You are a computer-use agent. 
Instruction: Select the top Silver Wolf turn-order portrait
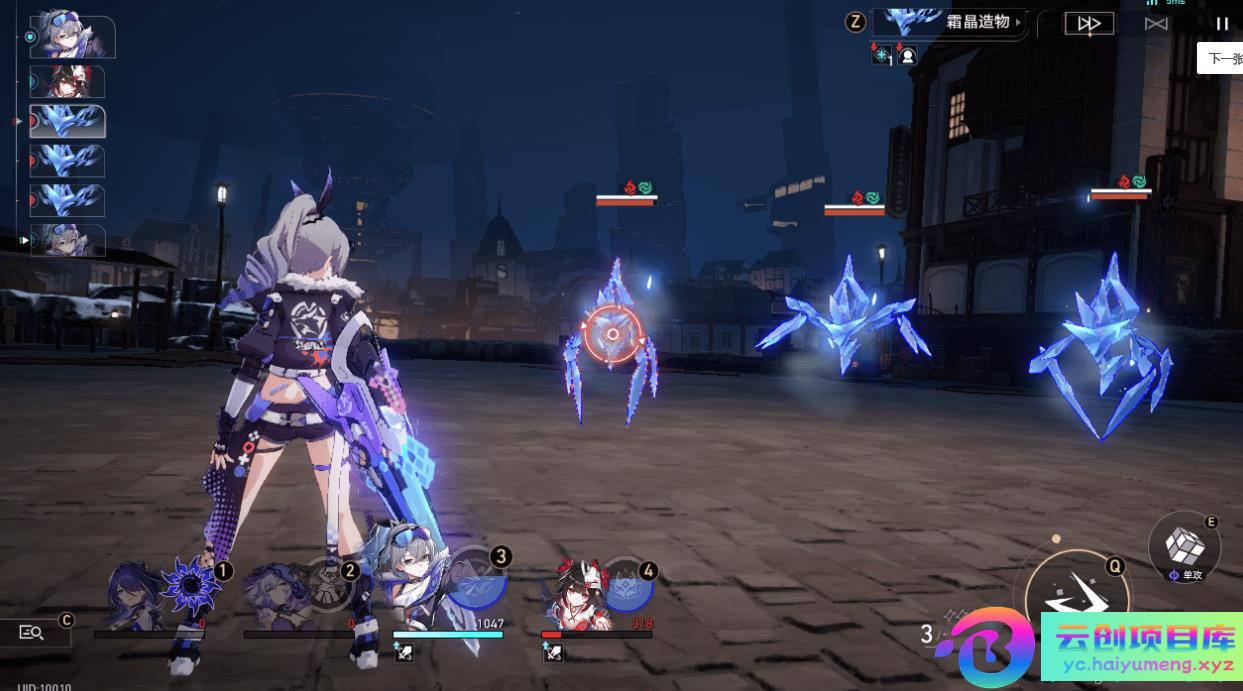pyautogui.click(x=72, y=36)
